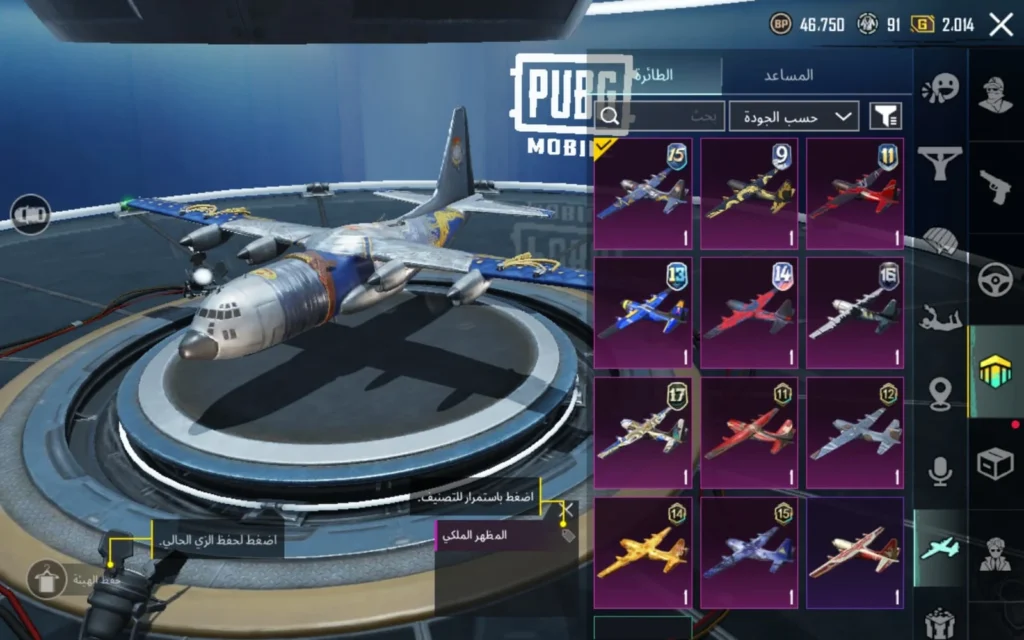Pick the level 17 white and gold plane skin
This screenshot has width=1024, height=640.
[x=642, y=432]
